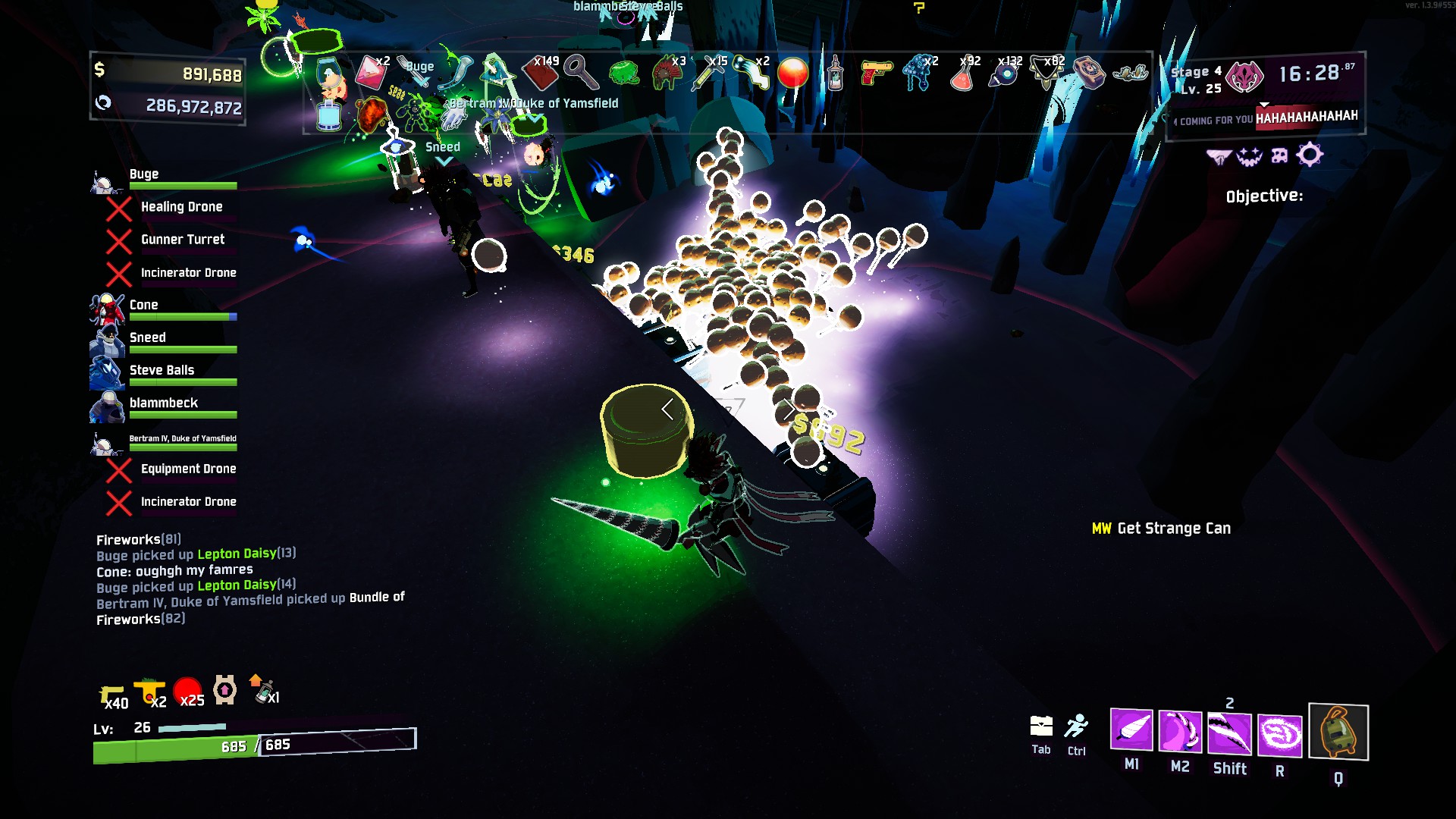
Task: Click the yellow pistol item icon
Action: pos(876,73)
